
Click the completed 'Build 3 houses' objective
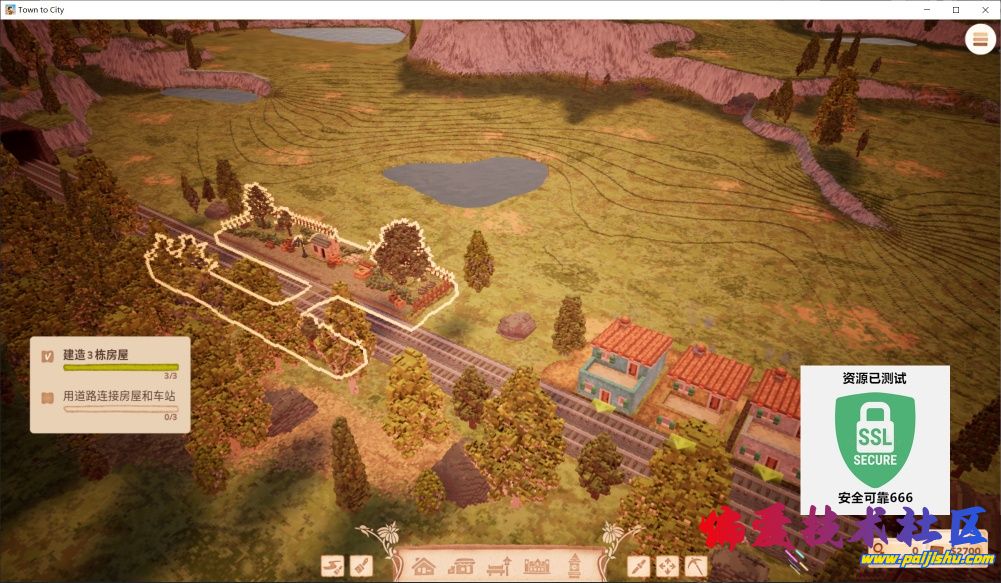(108, 360)
